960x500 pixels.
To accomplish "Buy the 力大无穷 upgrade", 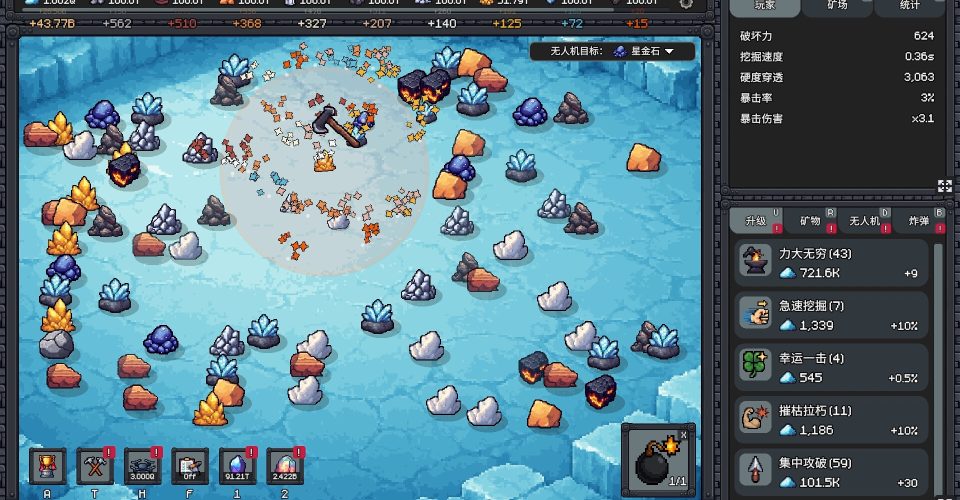I will click(832, 263).
